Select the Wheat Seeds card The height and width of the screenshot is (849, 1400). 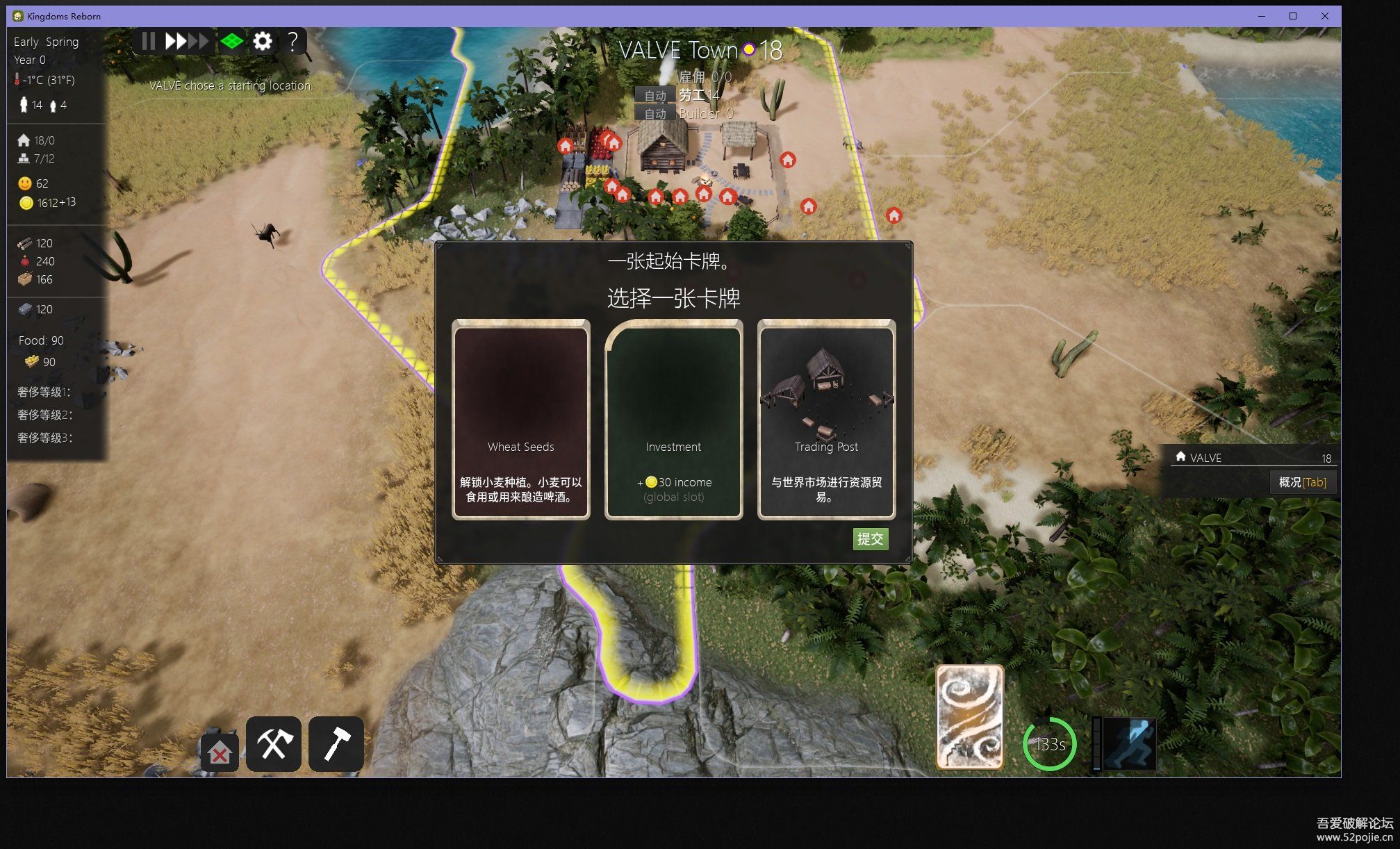pyautogui.click(x=520, y=419)
